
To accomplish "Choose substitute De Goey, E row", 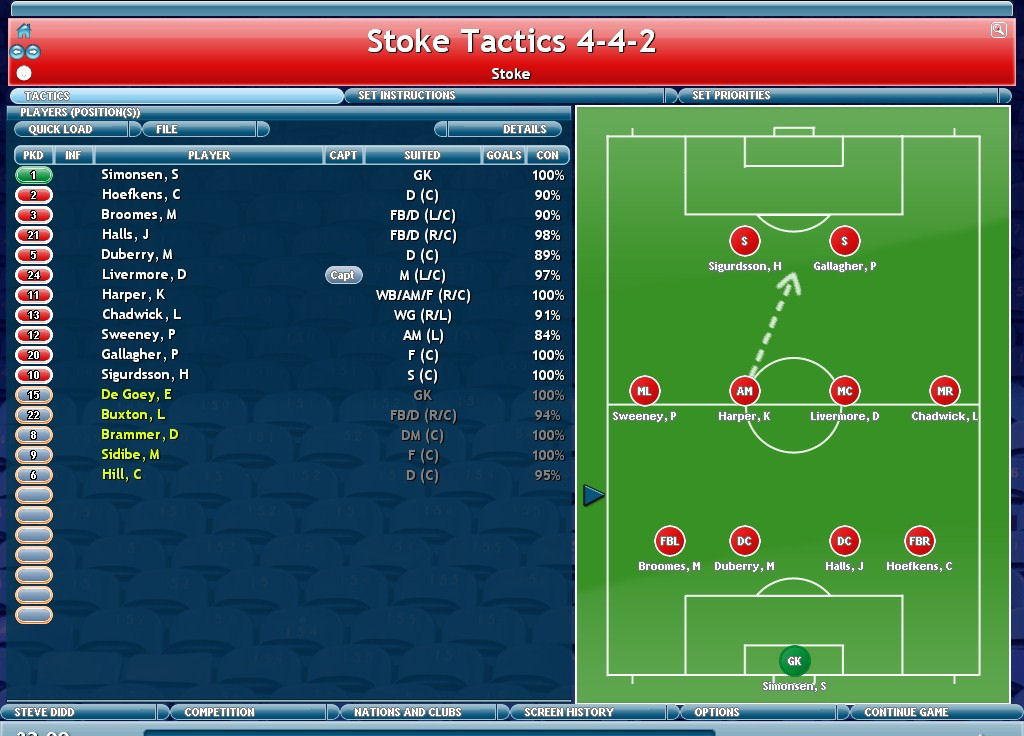I will pyautogui.click(x=137, y=395).
